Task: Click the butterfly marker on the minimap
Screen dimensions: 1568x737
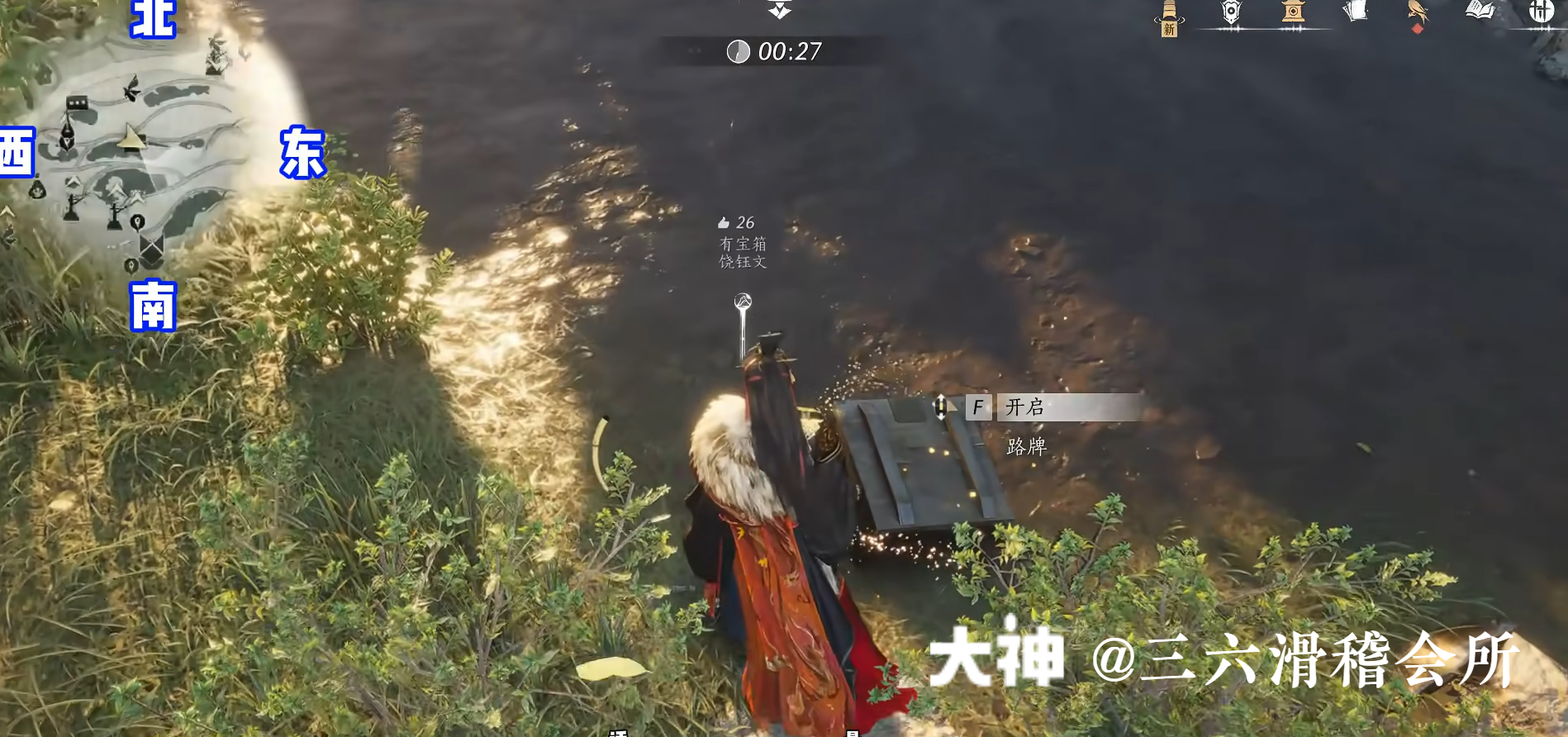Action: point(131,88)
